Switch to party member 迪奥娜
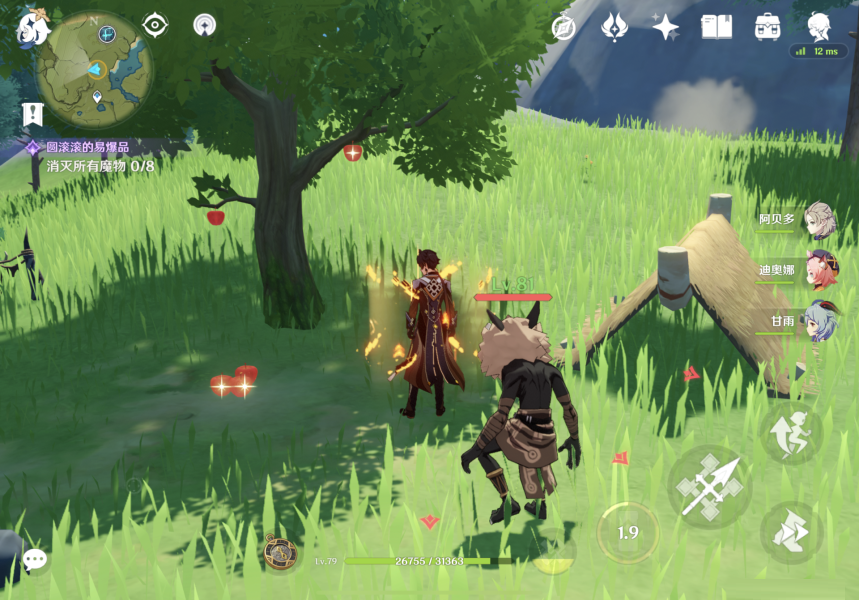This screenshot has height=600, width=859. click(x=820, y=270)
